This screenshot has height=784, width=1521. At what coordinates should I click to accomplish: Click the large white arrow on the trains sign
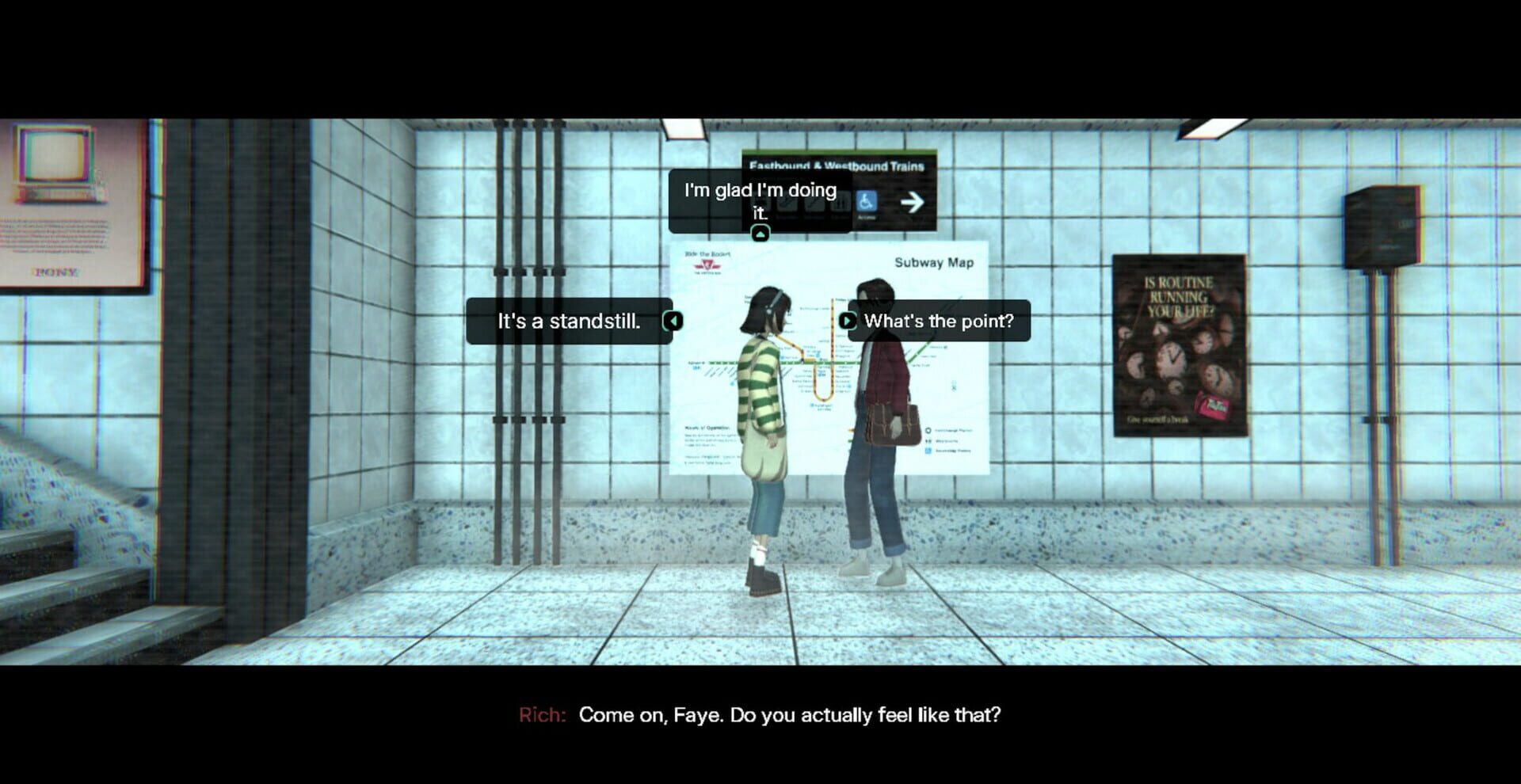[x=911, y=200]
